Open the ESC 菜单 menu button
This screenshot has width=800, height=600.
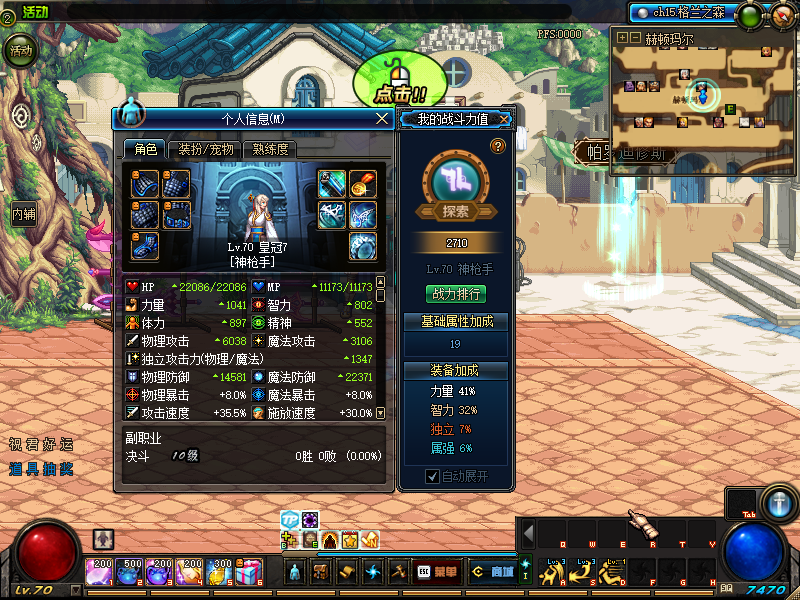tap(437, 572)
